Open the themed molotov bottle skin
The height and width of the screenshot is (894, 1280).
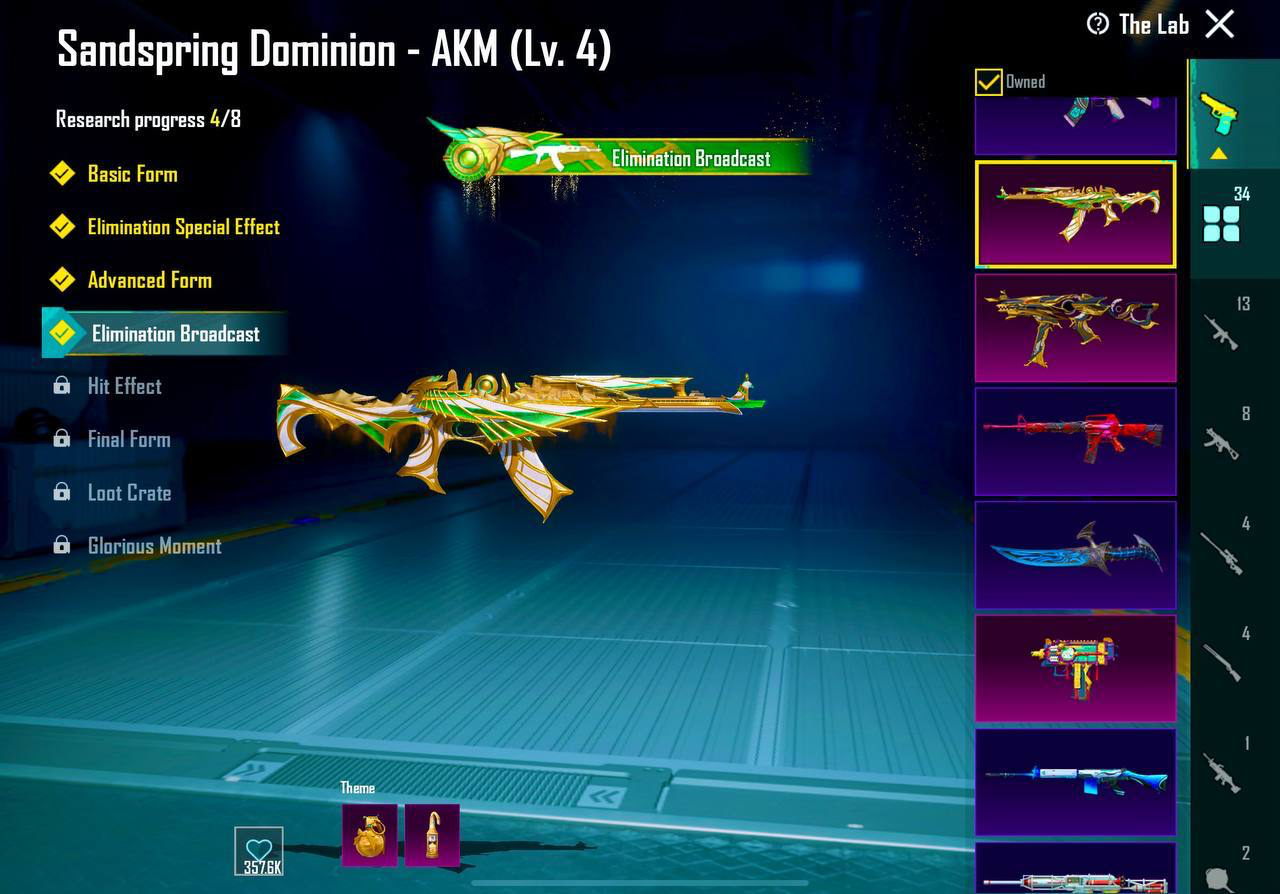point(432,835)
